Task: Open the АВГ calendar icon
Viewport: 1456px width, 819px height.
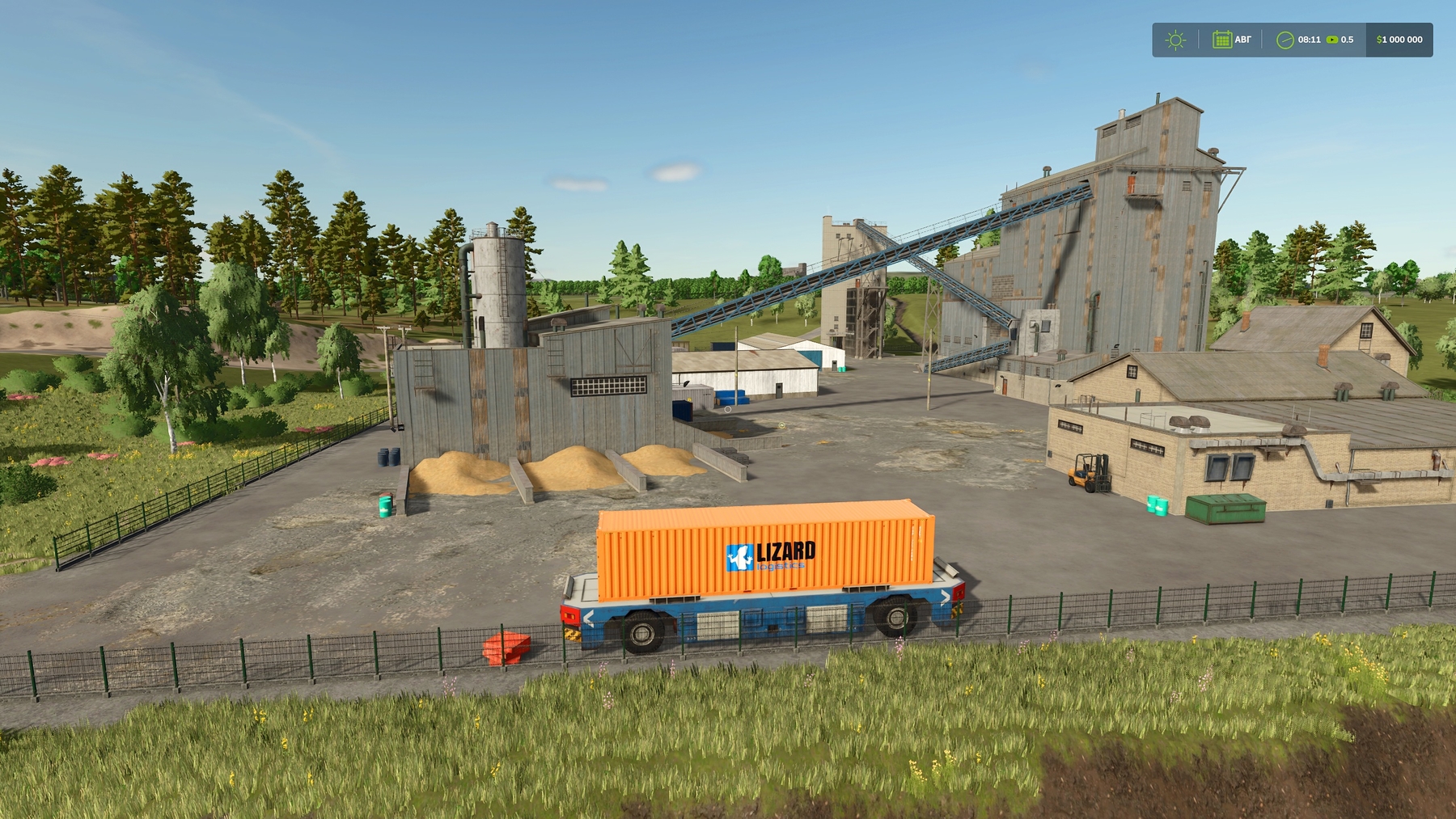Action: 1222,39
